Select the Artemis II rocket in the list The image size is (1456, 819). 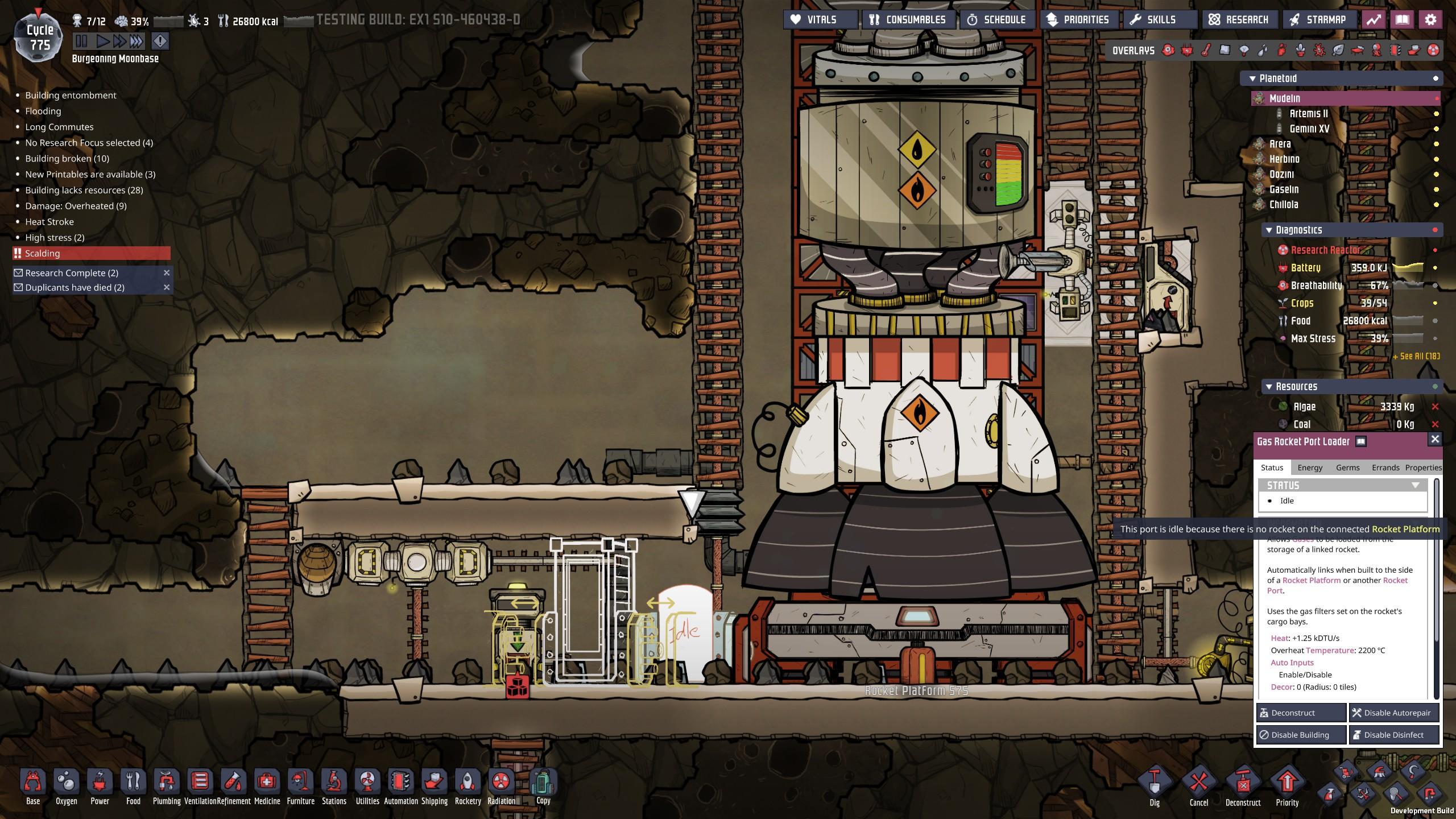(x=1308, y=114)
